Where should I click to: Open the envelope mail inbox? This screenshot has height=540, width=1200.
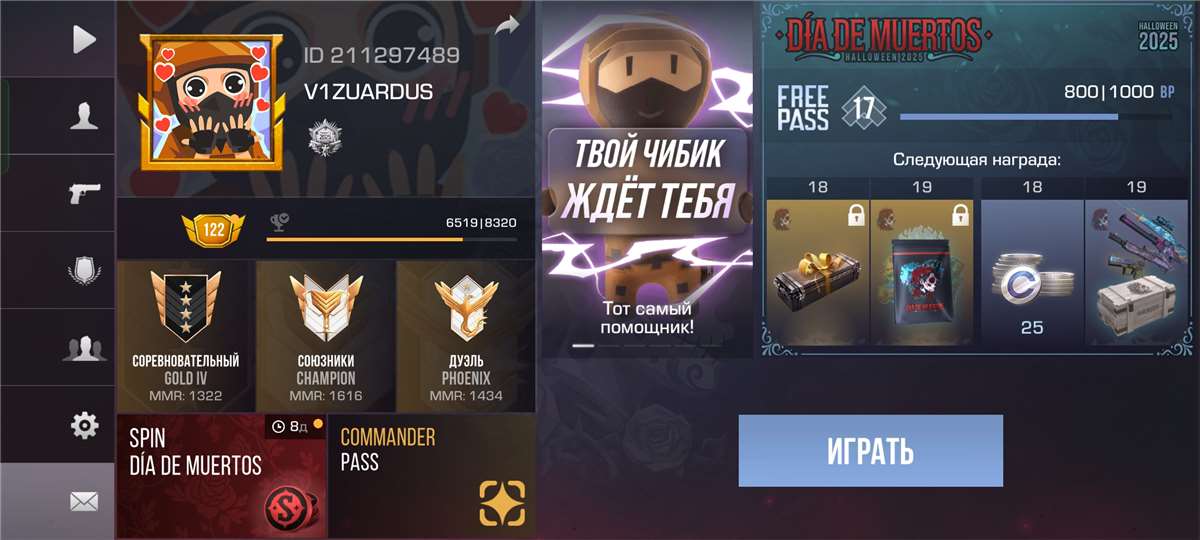pyautogui.click(x=84, y=501)
